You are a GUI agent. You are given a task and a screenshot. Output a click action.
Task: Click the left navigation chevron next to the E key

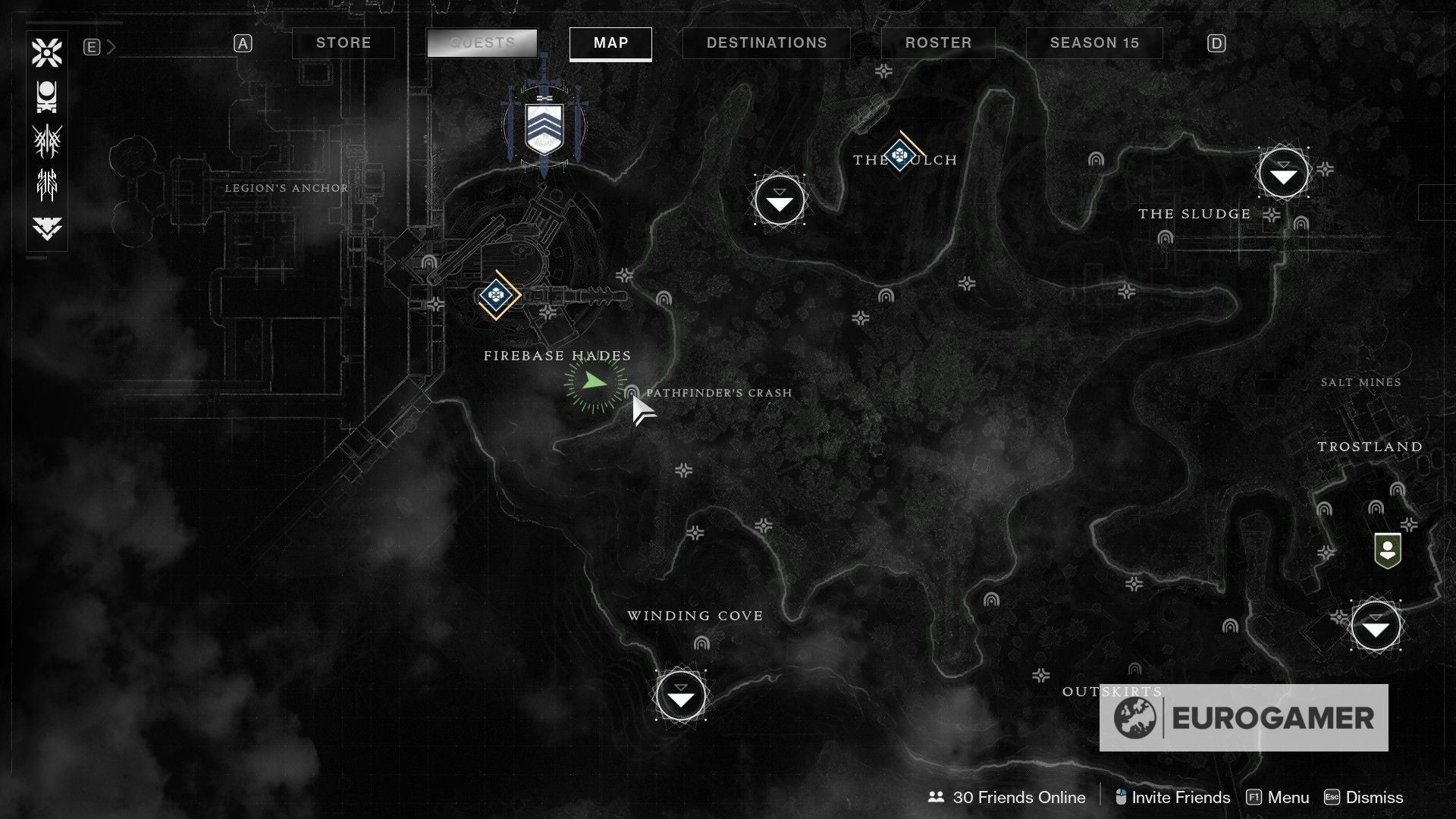coord(111,45)
